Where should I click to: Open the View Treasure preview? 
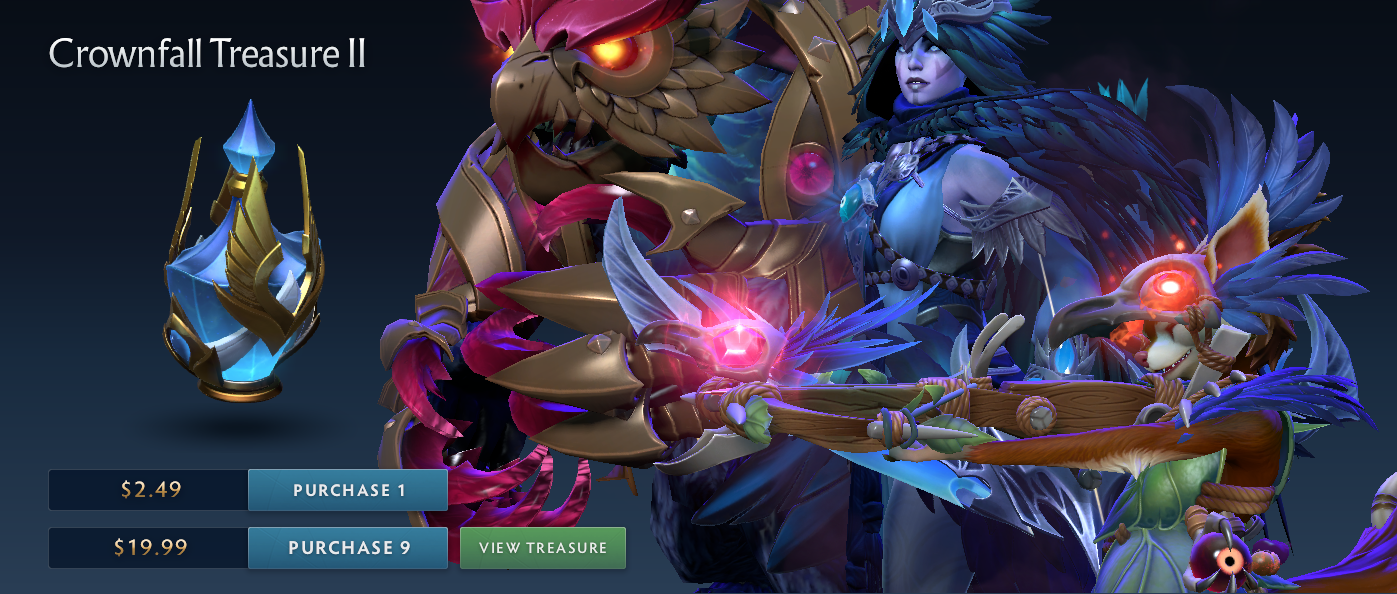point(543,548)
